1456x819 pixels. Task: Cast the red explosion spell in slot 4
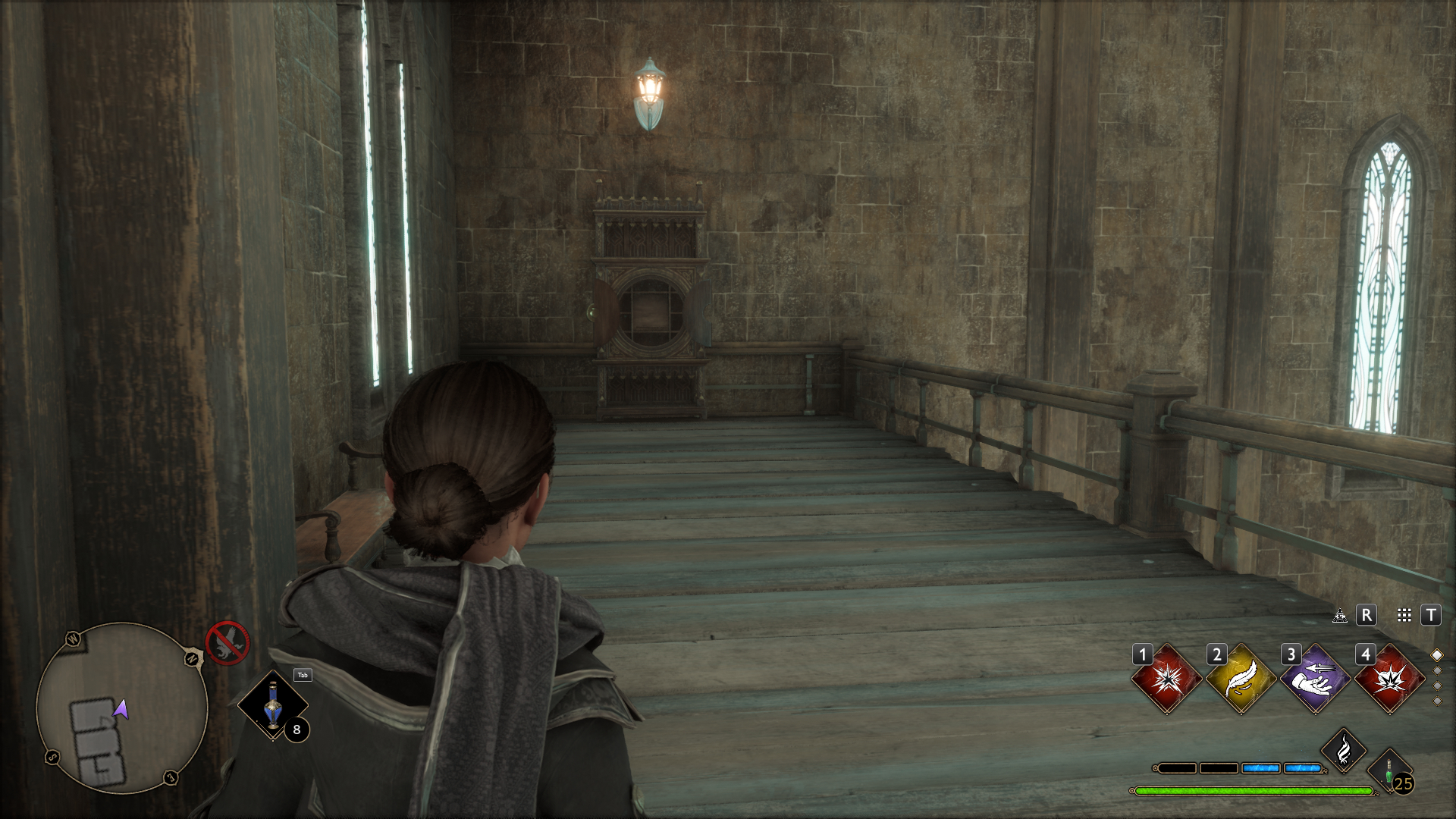click(x=1389, y=679)
